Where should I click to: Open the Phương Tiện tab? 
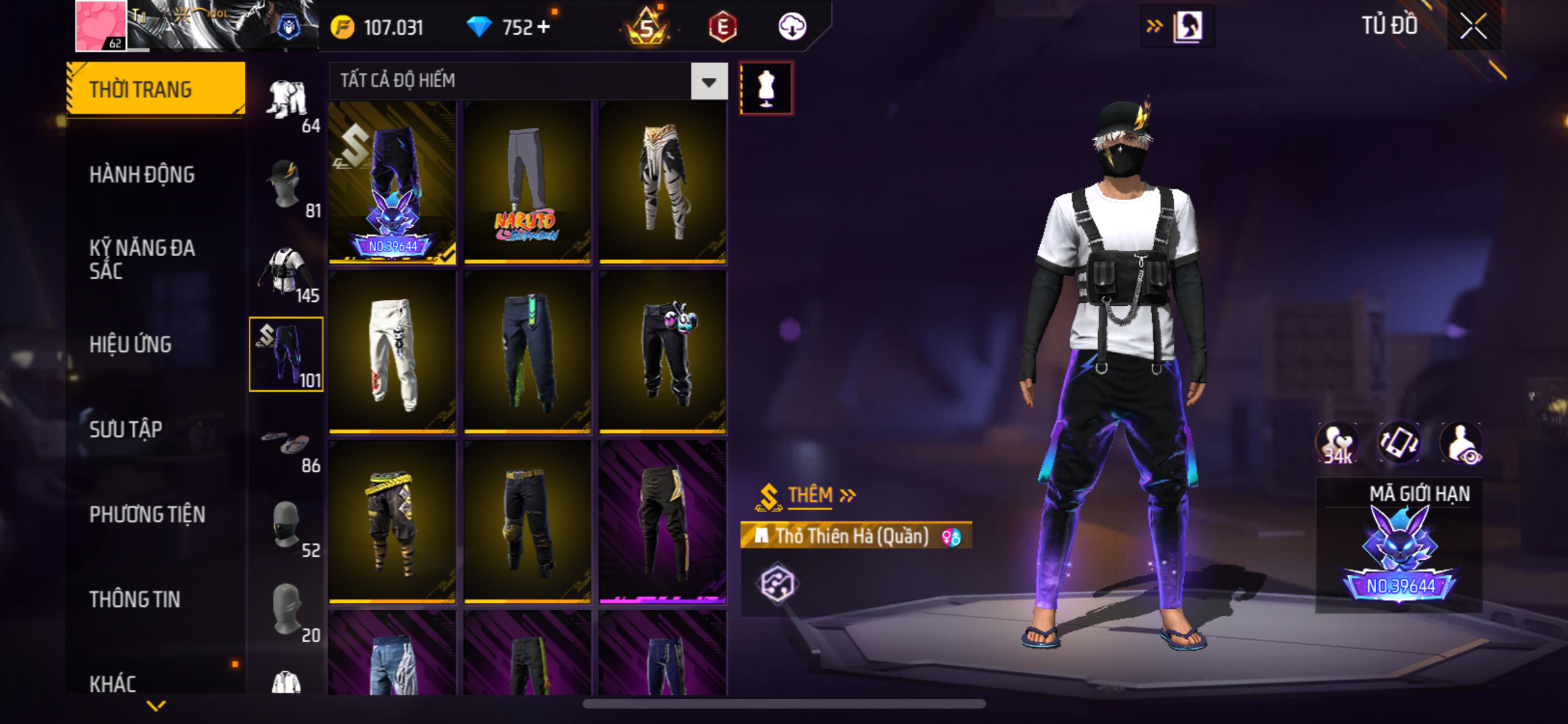click(147, 514)
